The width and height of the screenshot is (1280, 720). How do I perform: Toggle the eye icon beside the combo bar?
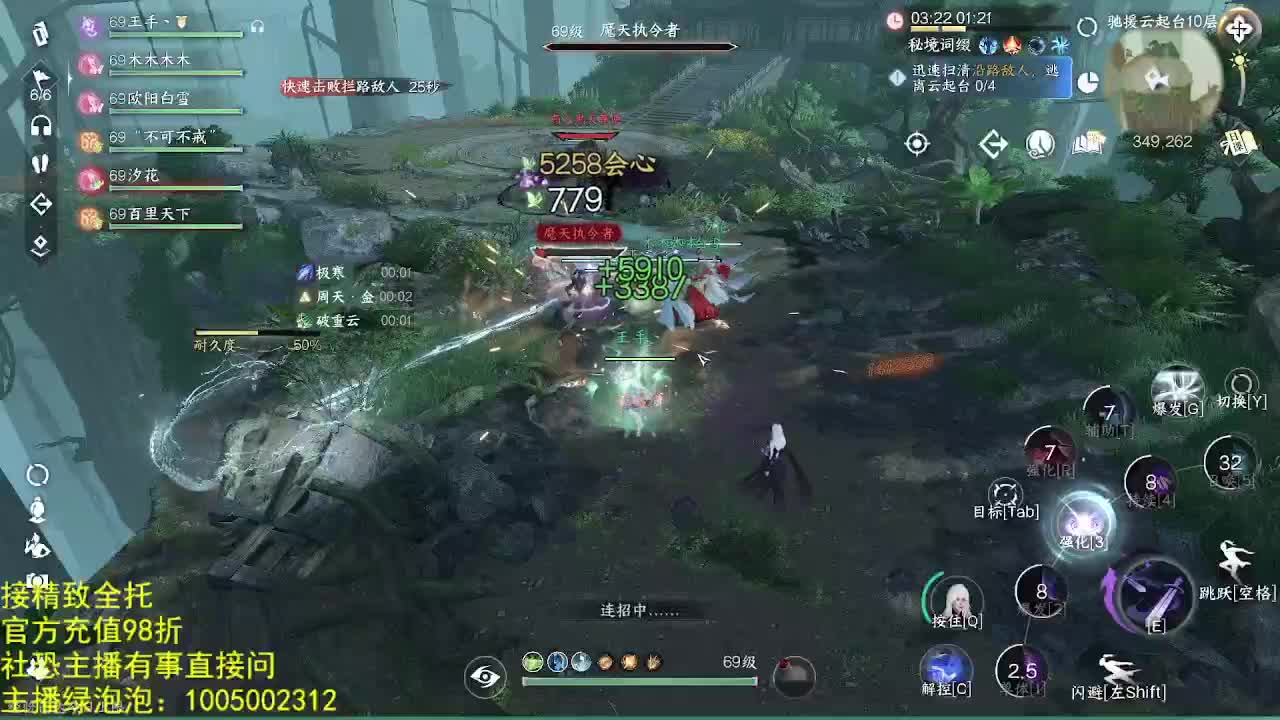(x=486, y=676)
